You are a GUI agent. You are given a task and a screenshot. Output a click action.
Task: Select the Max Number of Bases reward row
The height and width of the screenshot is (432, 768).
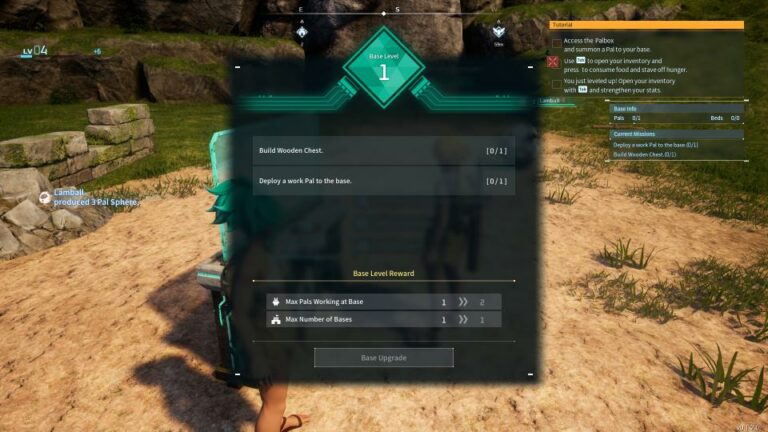coord(384,320)
